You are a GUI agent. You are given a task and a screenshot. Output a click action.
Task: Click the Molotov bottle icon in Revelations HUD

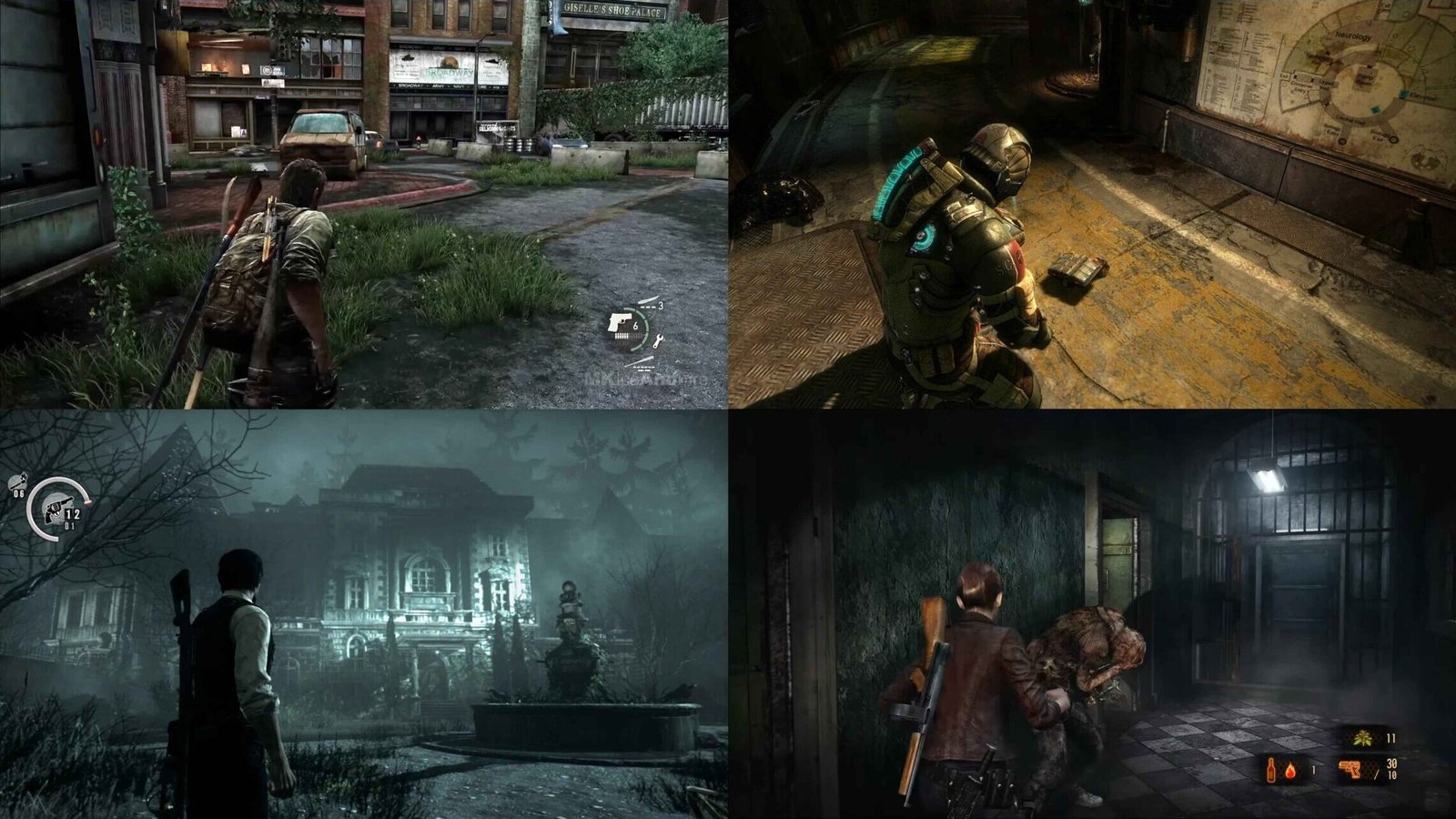(1271, 771)
